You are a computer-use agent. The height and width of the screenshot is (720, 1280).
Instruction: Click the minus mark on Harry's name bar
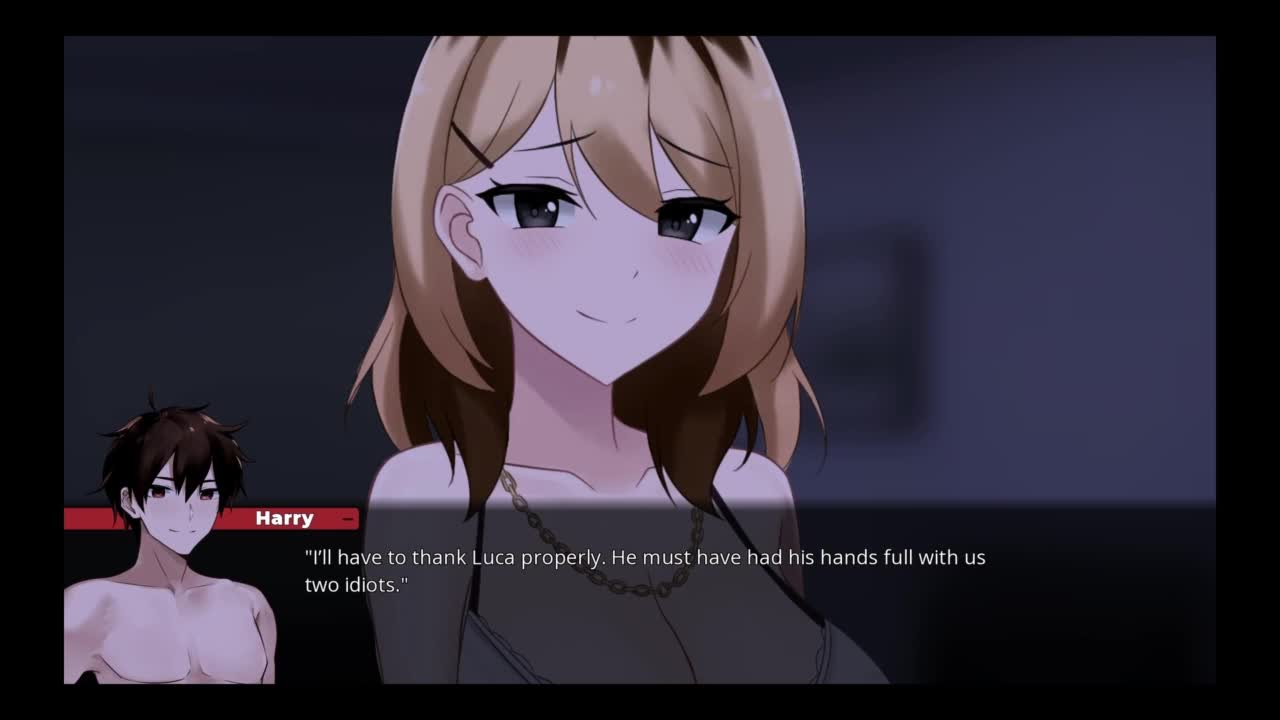(347, 519)
